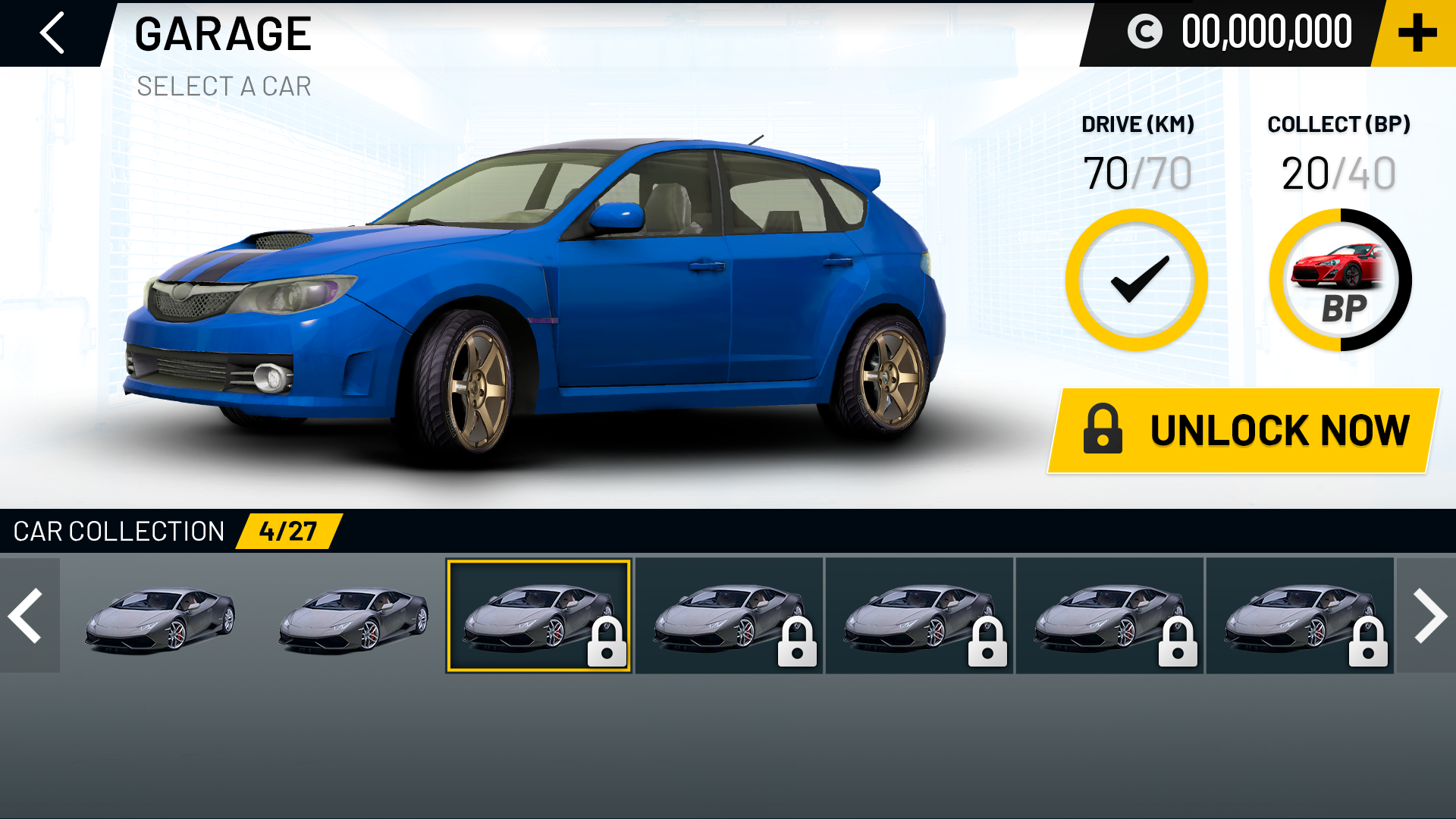Screen dimensions: 1456x819
Task: Tap the completed drive checkmark circle
Action: coord(1136,280)
